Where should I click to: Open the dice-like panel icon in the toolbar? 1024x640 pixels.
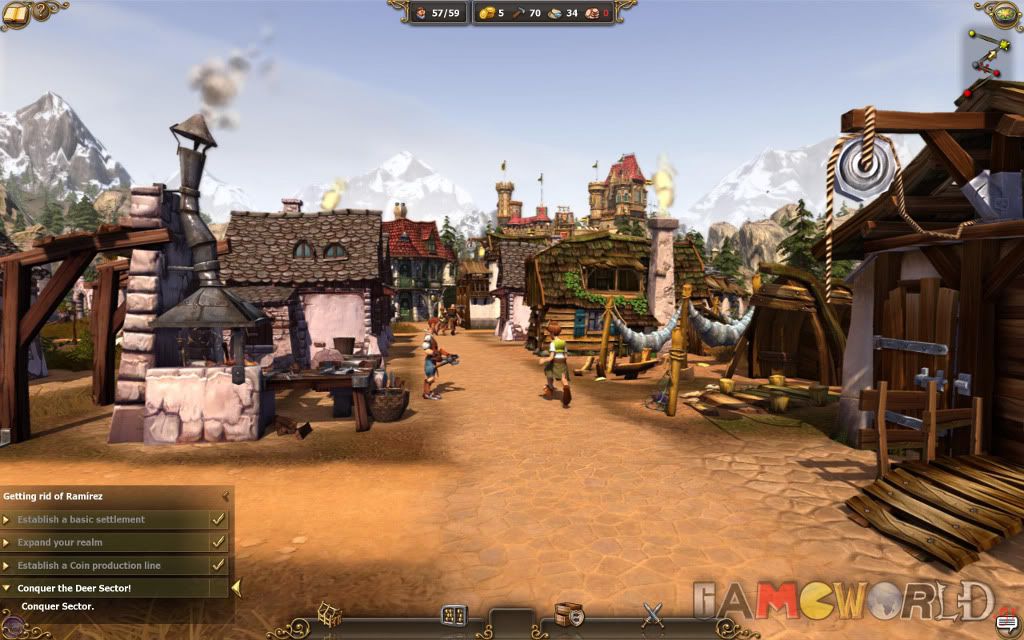pos(454,615)
